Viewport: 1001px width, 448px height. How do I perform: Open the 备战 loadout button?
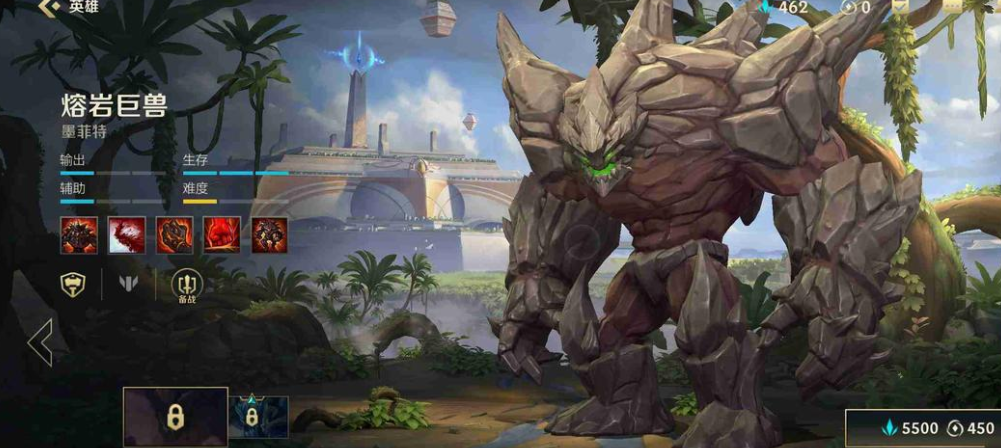pyautogui.click(x=187, y=285)
